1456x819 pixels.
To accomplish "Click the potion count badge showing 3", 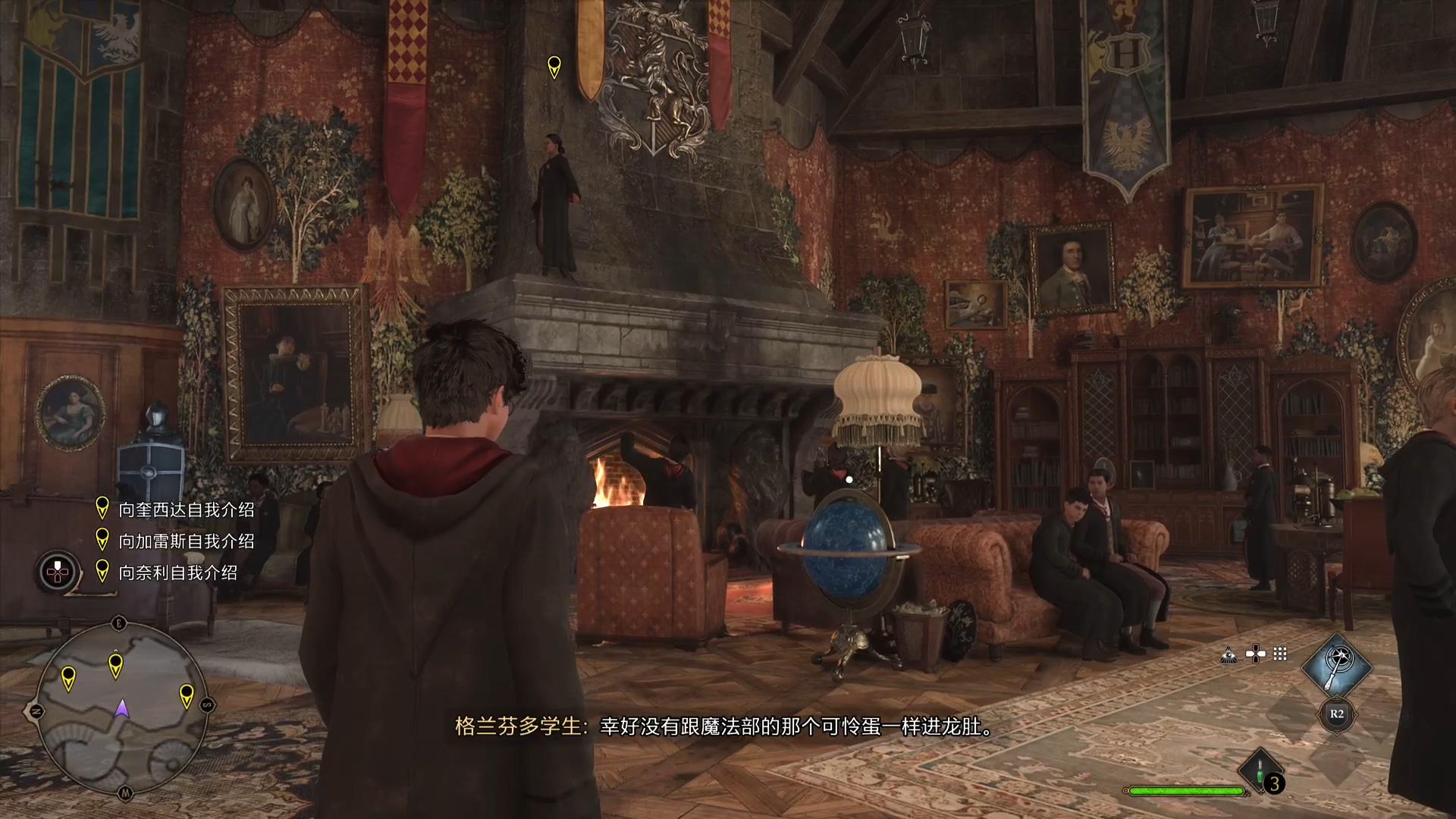I will [1274, 781].
